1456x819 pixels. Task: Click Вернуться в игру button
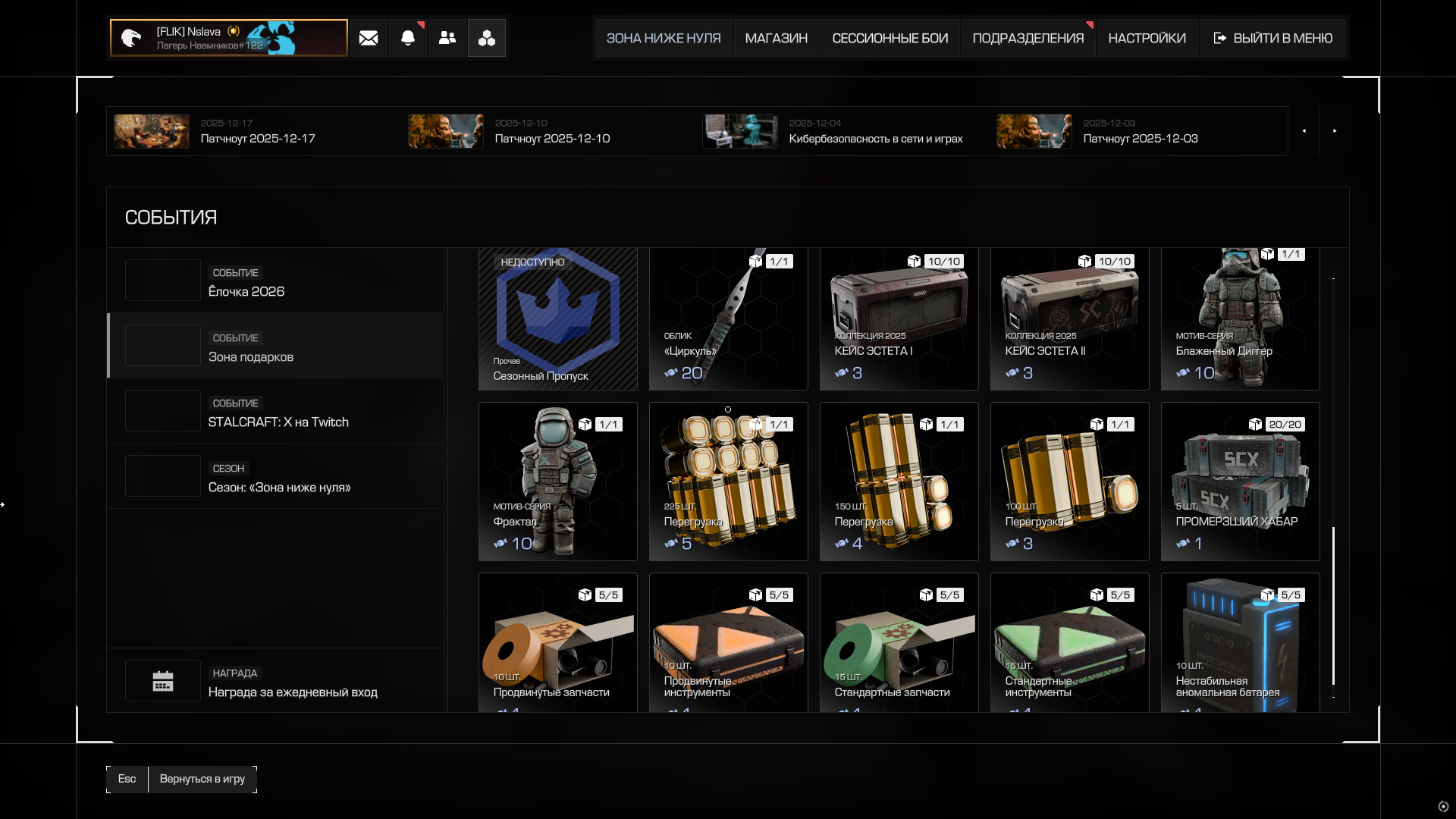click(x=202, y=779)
